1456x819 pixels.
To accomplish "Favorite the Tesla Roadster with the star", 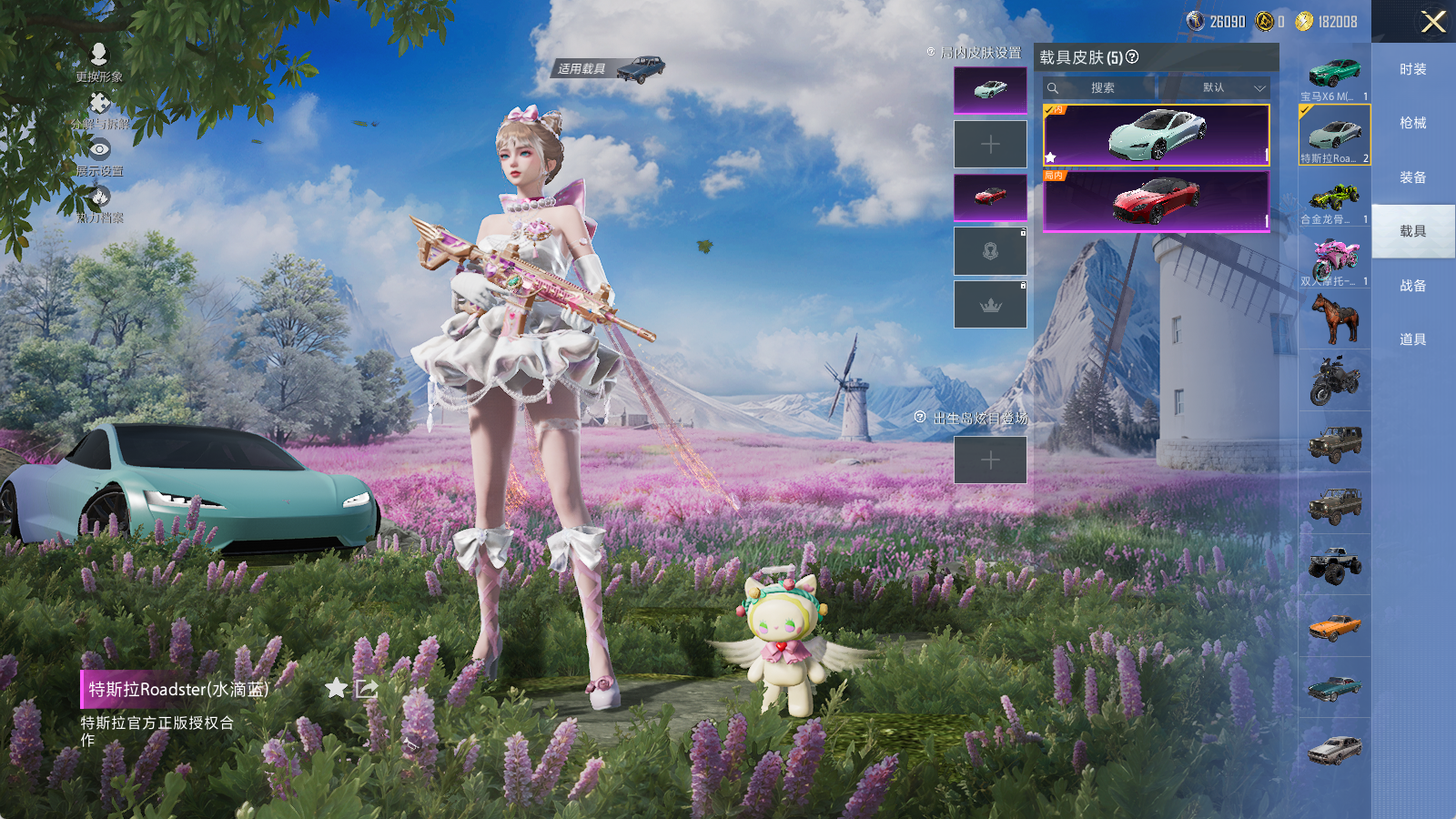I will [336, 688].
